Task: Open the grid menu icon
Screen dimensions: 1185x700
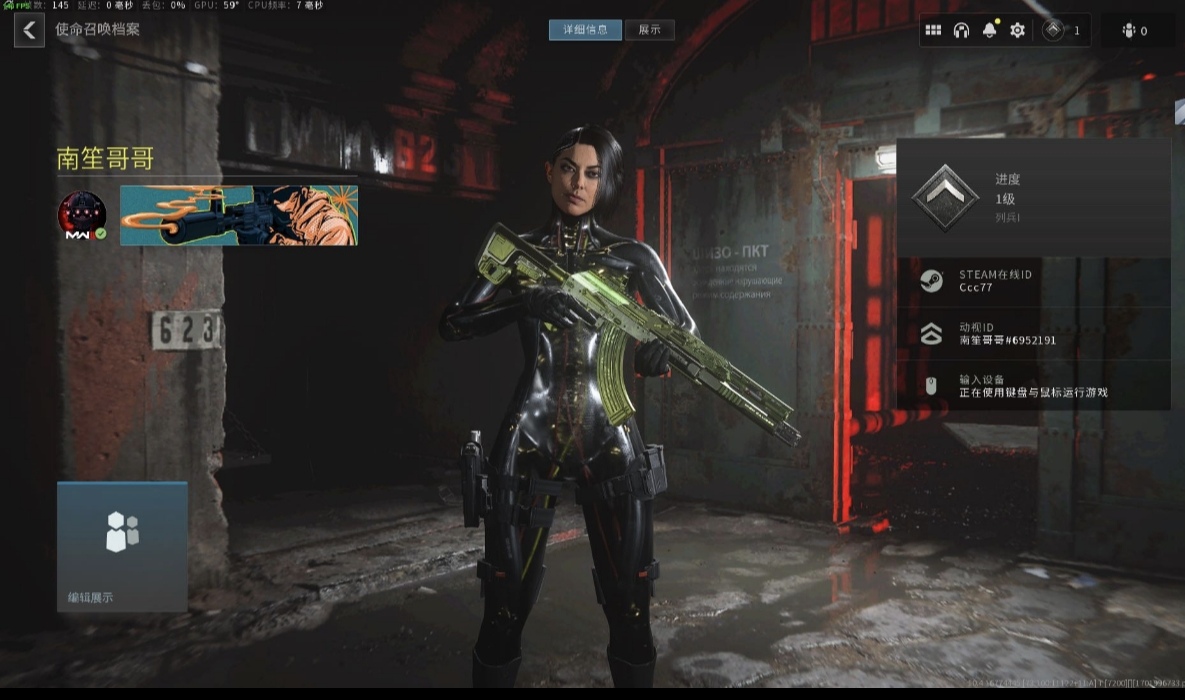Action: (933, 30)
